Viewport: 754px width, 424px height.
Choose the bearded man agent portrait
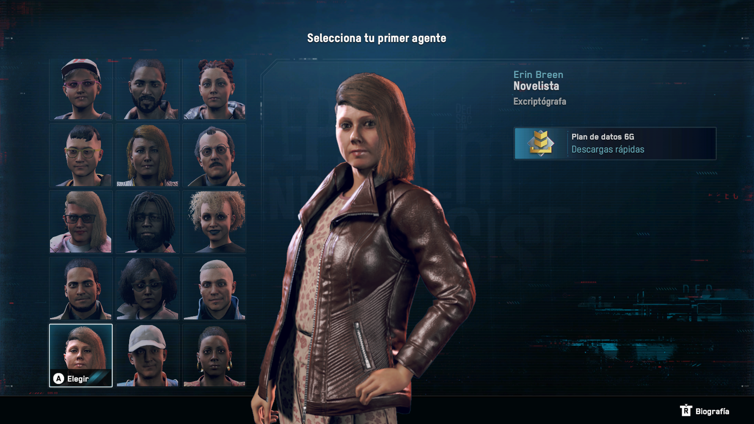[148, 89]
